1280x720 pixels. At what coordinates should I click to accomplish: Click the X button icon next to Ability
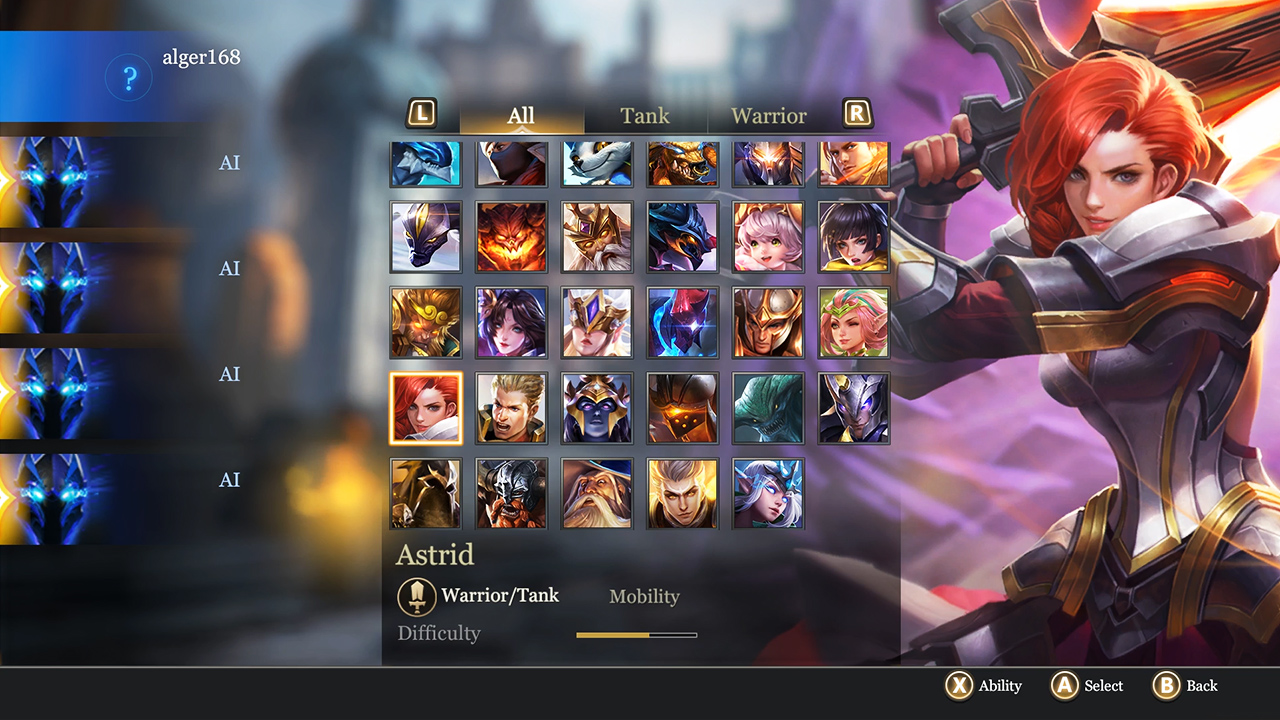[961, 686]
